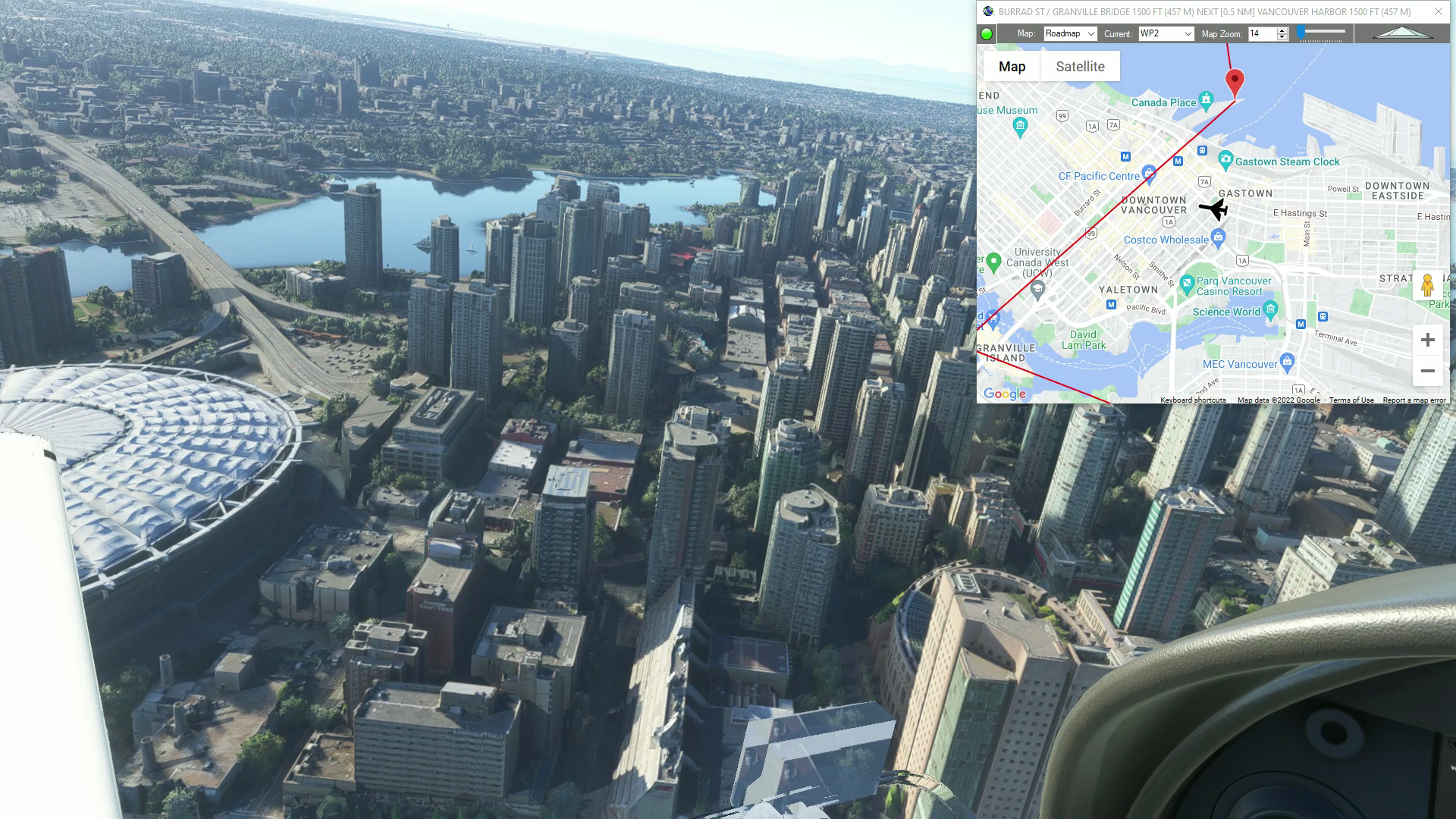Click the Metro station icon near Yaletown
Screen dimensions: 1456x819
point(1112,304)
